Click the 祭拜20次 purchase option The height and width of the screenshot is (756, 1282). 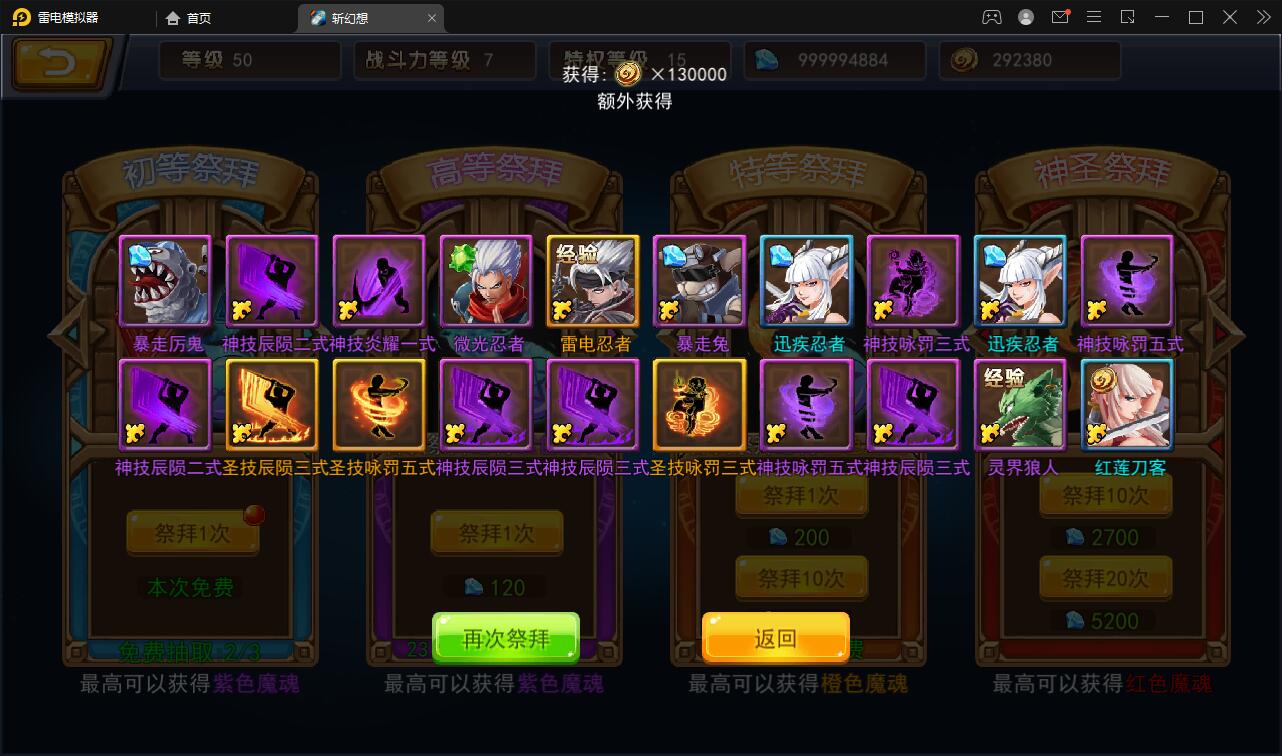point(1105,578)
